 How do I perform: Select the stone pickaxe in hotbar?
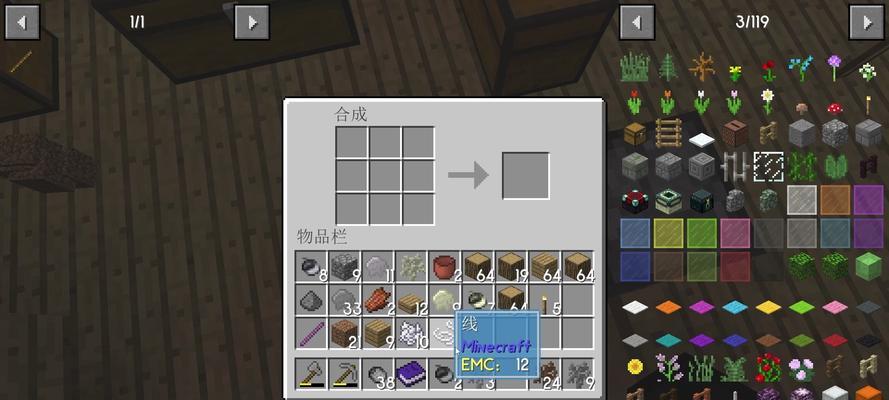point(344,375)
